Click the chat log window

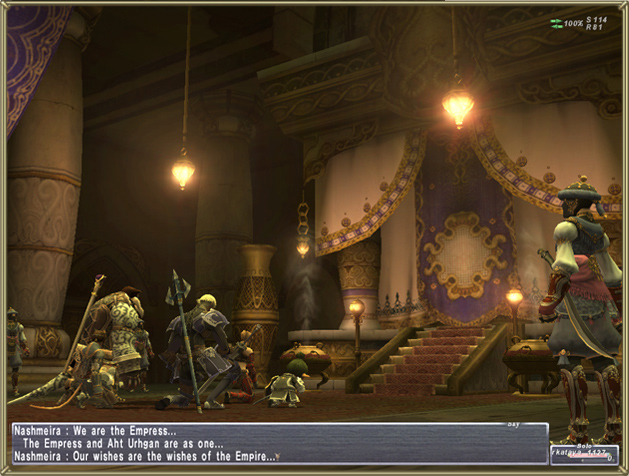pos(279,443)
